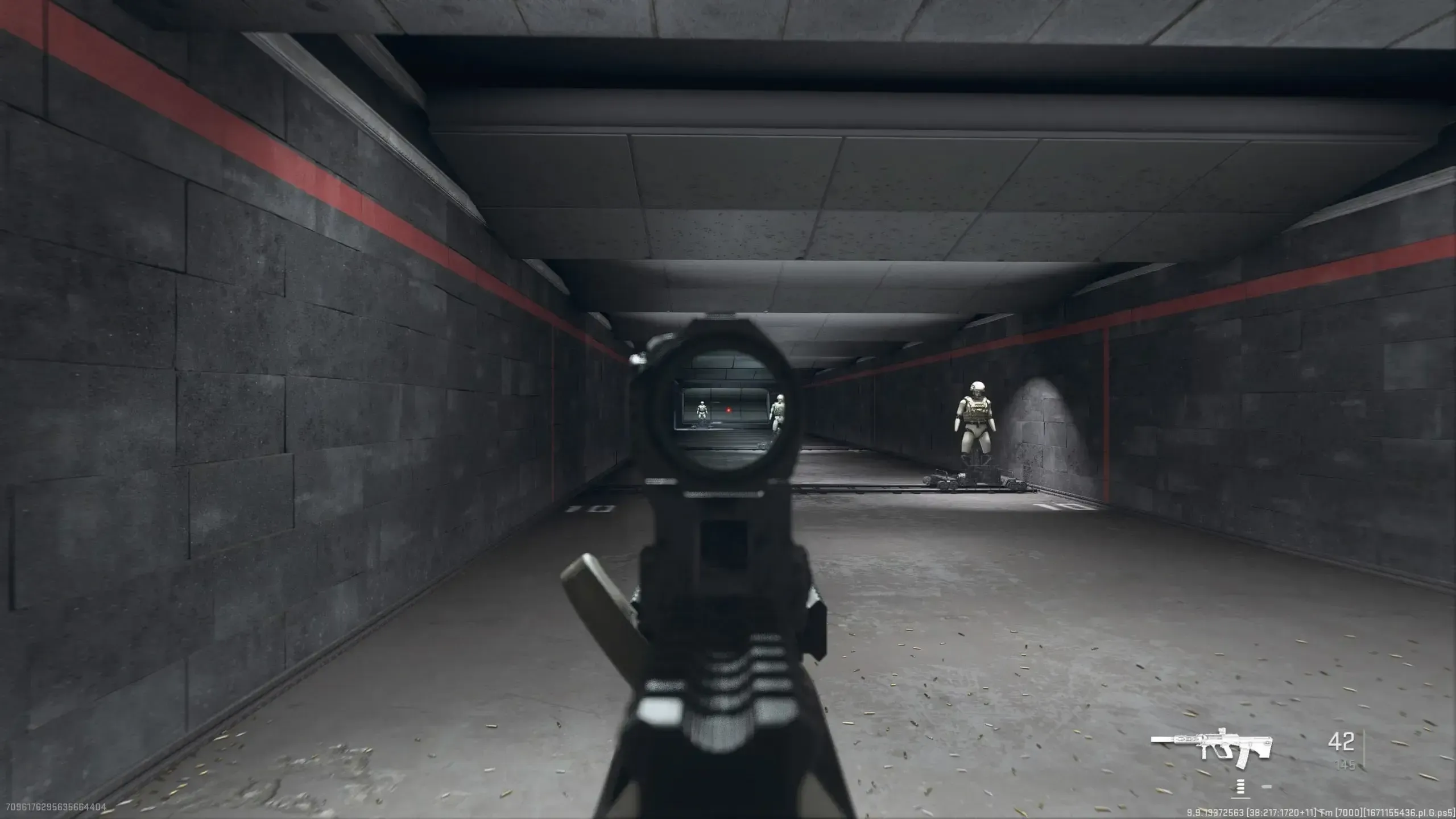Click the ammo count showing 42
Image resolution: width=1456 pixels, height=819 pixels.
1341,742
